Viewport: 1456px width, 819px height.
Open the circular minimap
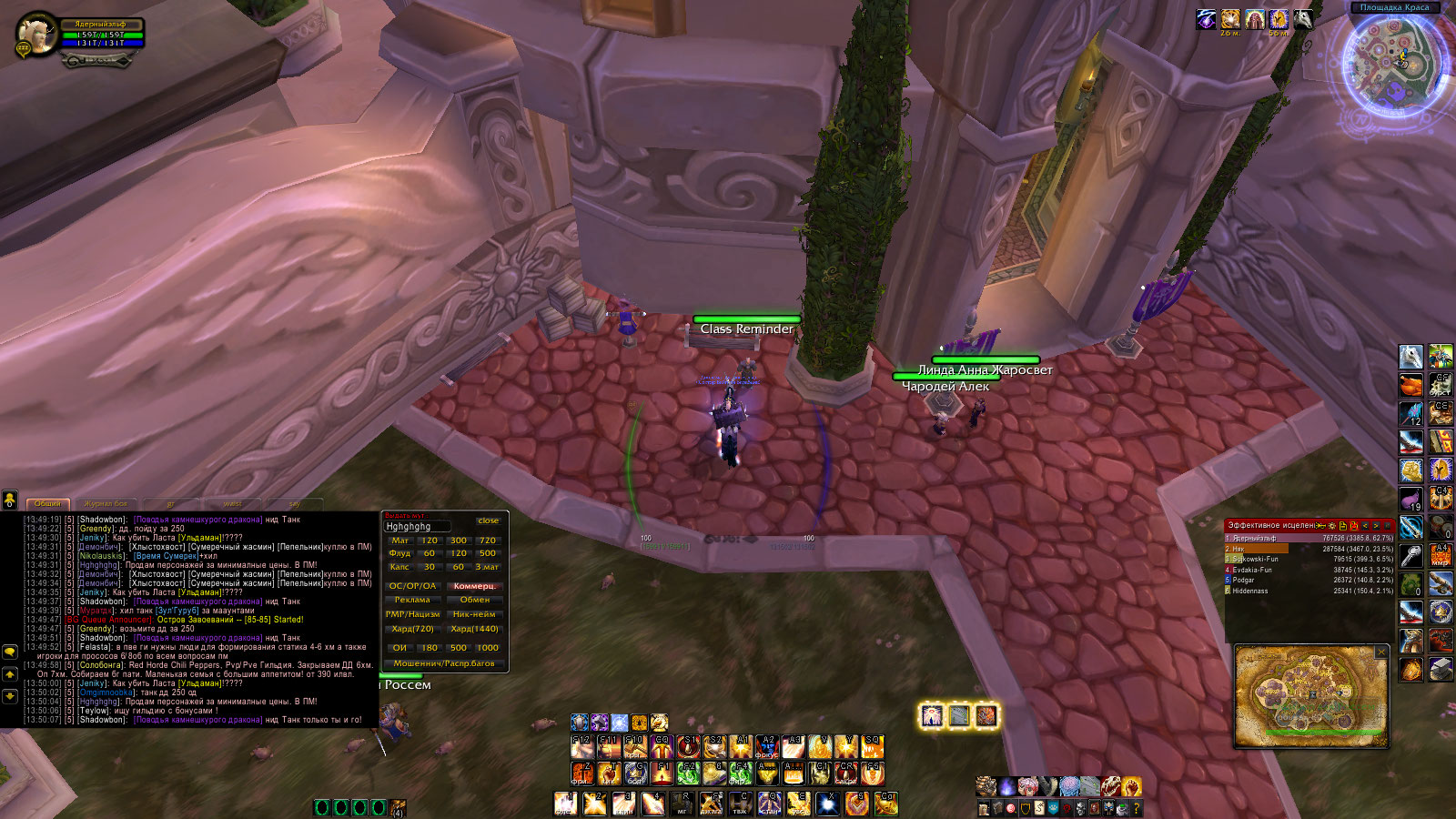pyautogui.click(x=1393, y=64)
